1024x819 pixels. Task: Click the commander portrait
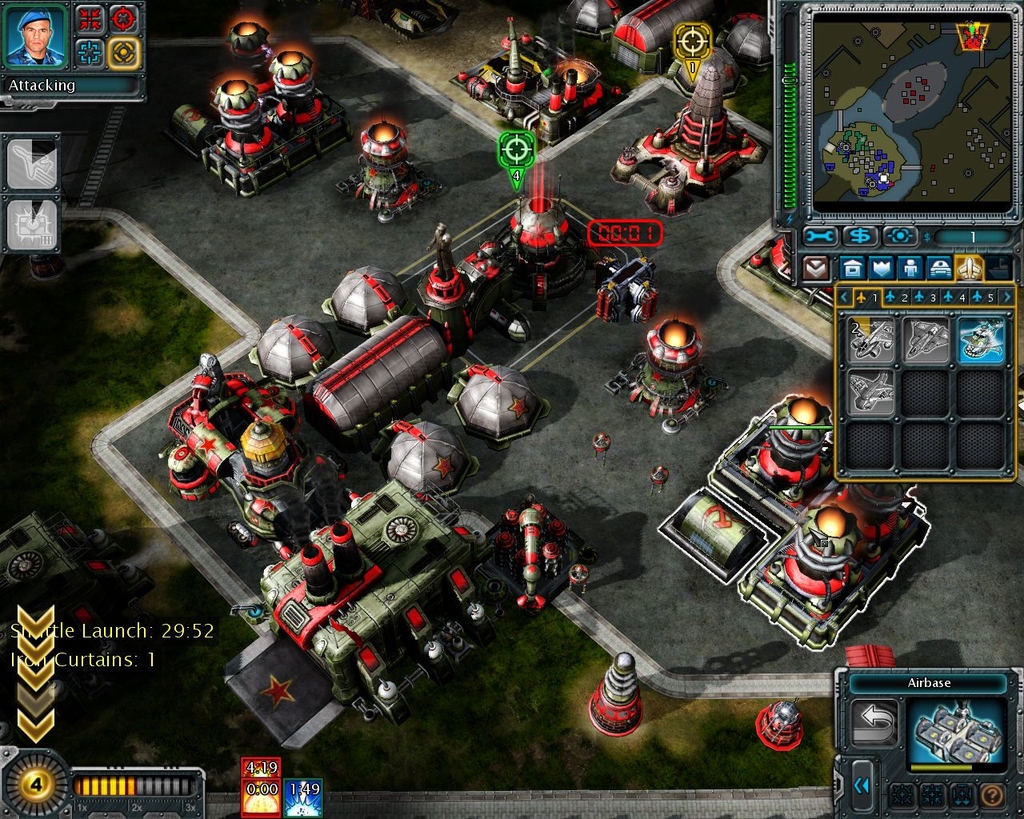tap(36, 36)
